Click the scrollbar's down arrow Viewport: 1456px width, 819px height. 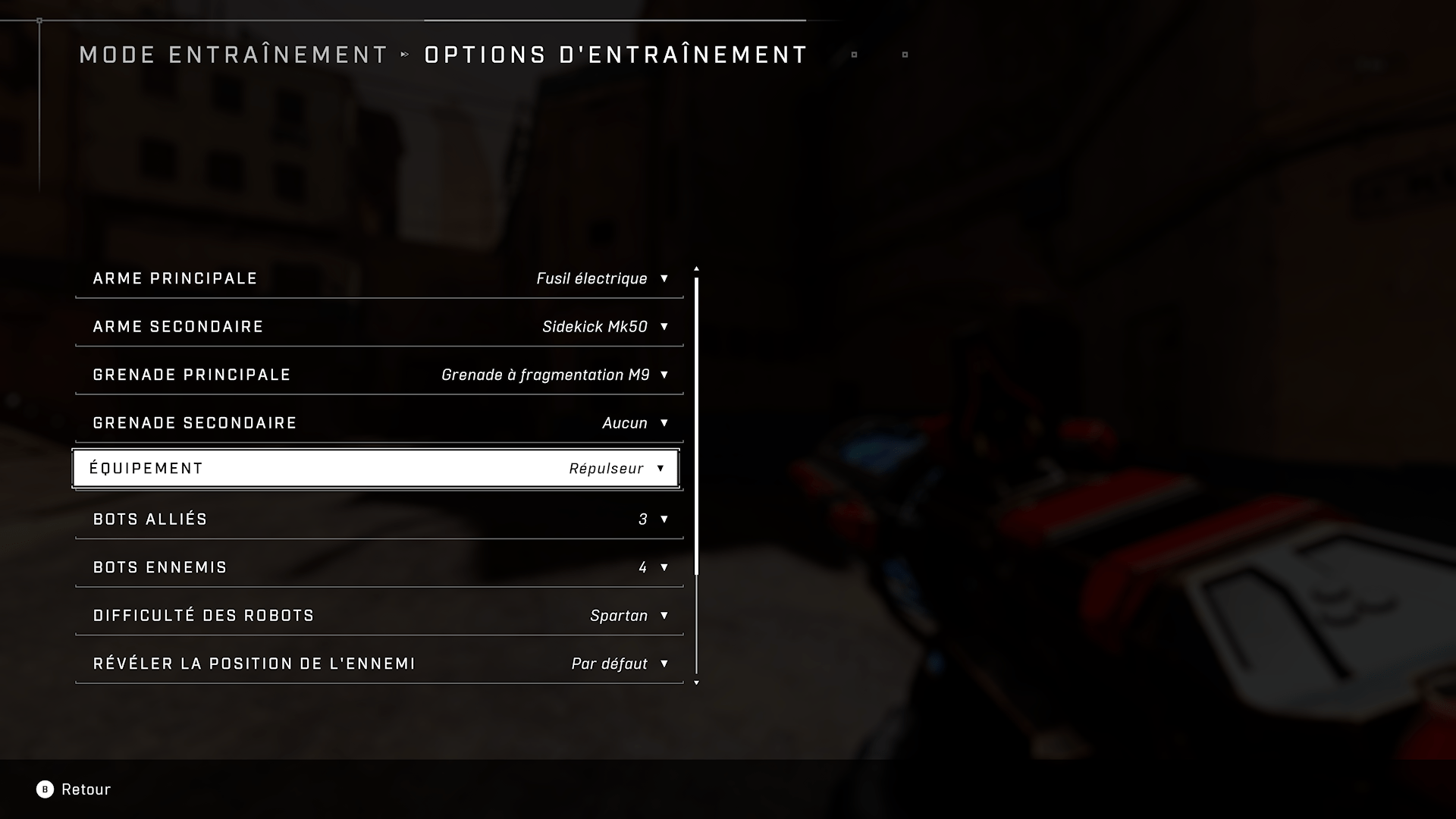[696, 683]
